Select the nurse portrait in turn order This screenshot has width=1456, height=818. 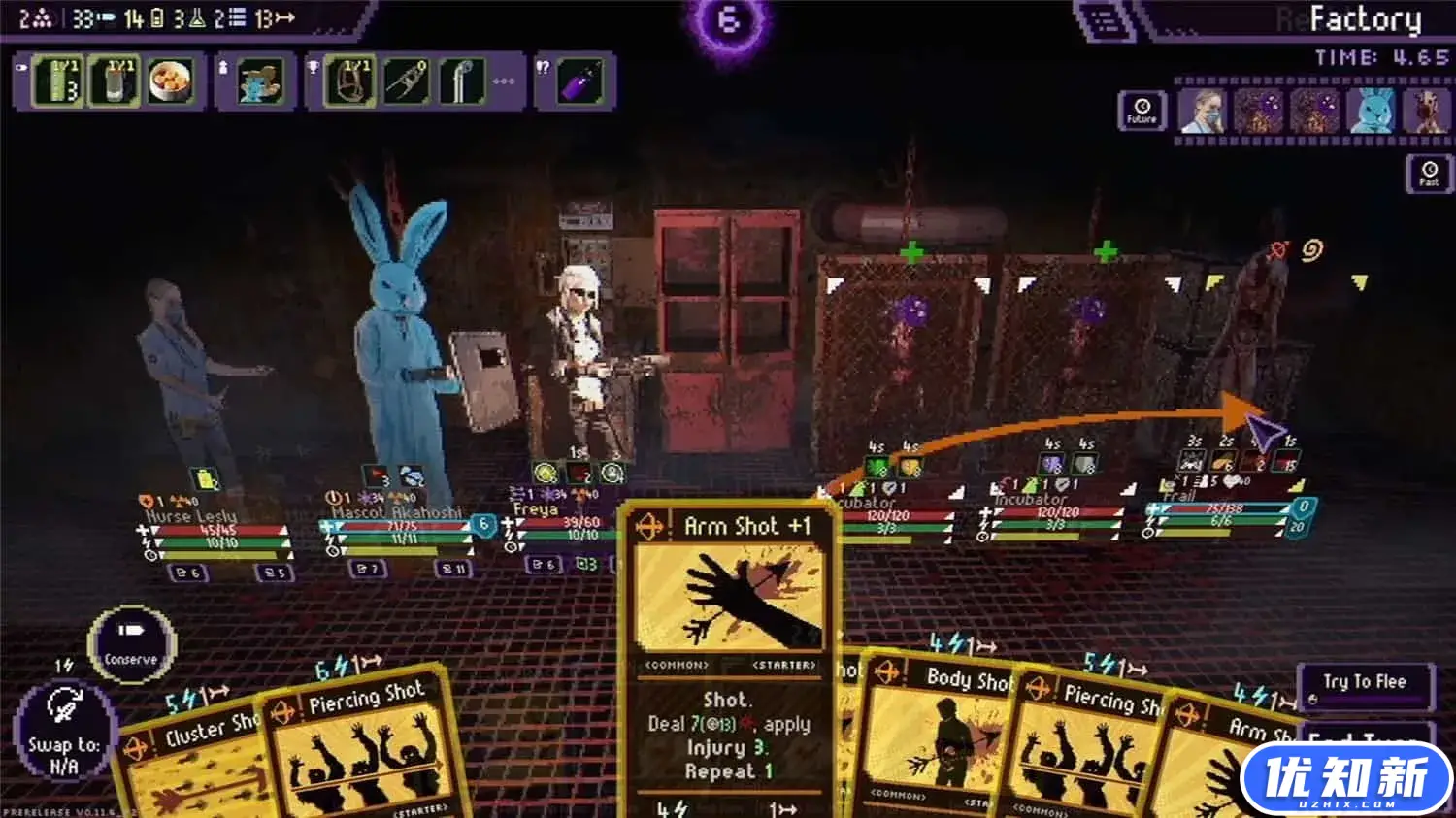pyautogui.click(x=1203, y=111)
